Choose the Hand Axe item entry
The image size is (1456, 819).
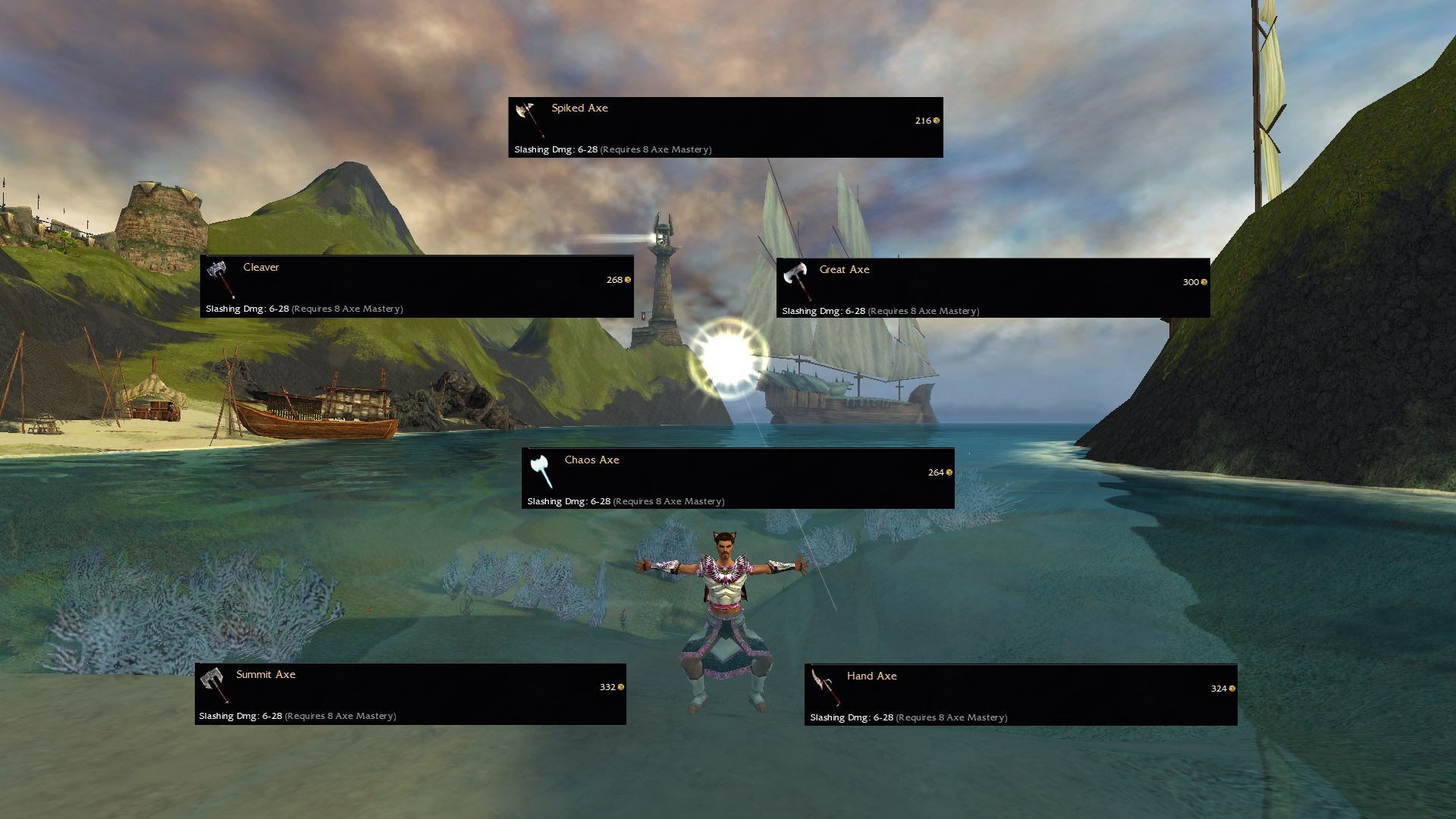[x=1020, y=695]
